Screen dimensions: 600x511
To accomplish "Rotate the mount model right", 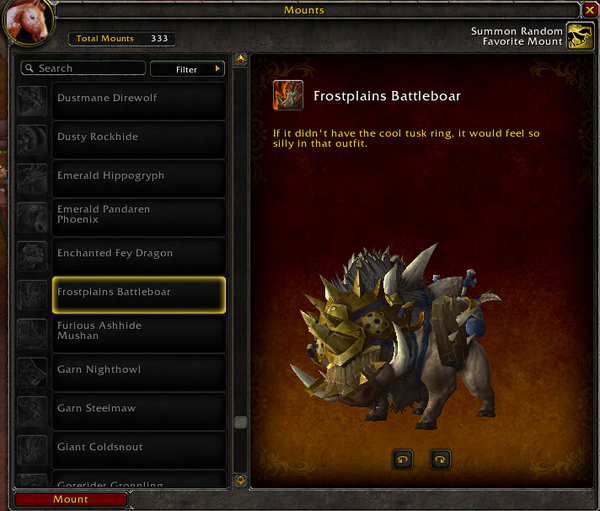I will click(440, 459).
